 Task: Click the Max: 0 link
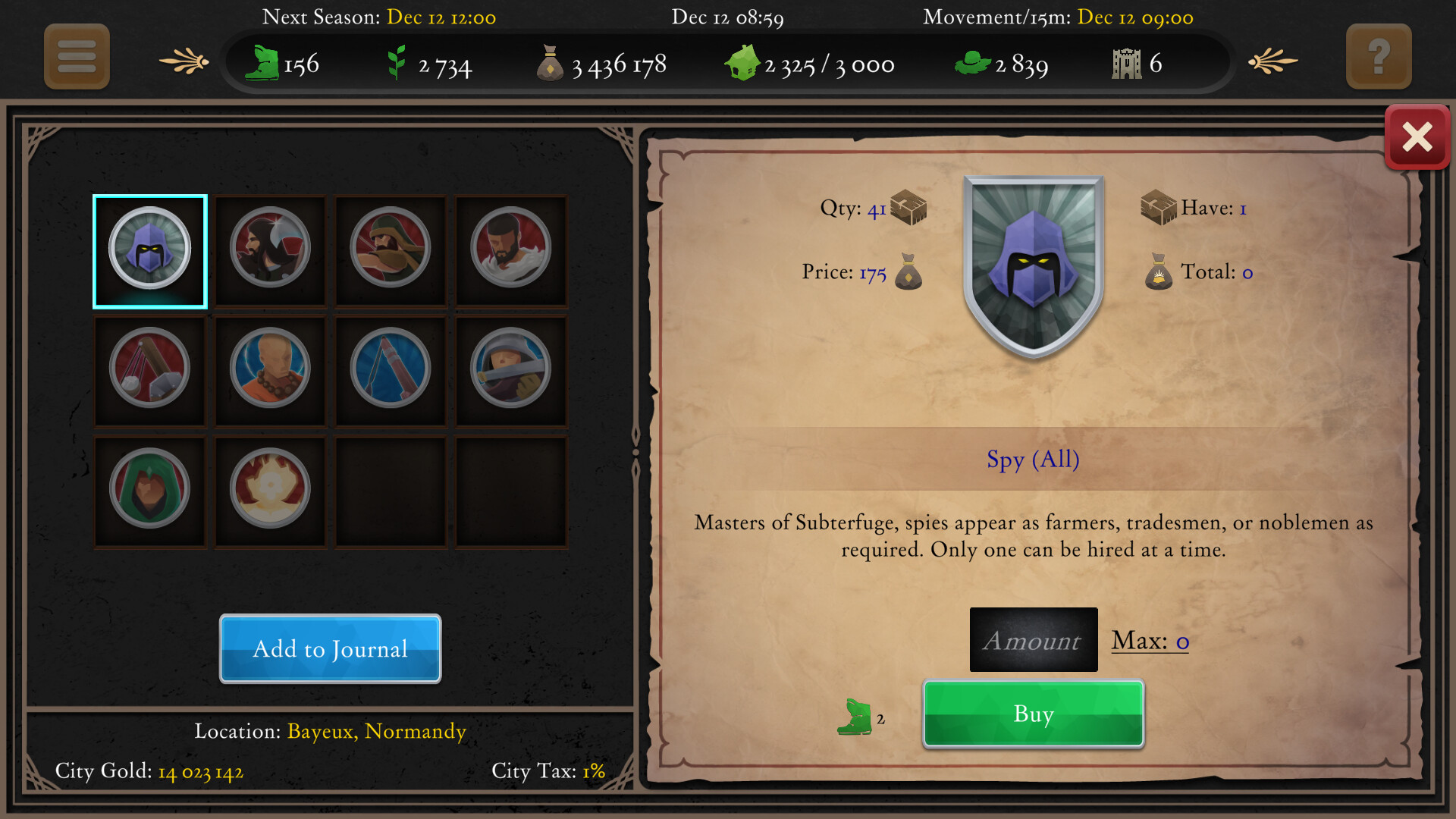coord(1148,641)
